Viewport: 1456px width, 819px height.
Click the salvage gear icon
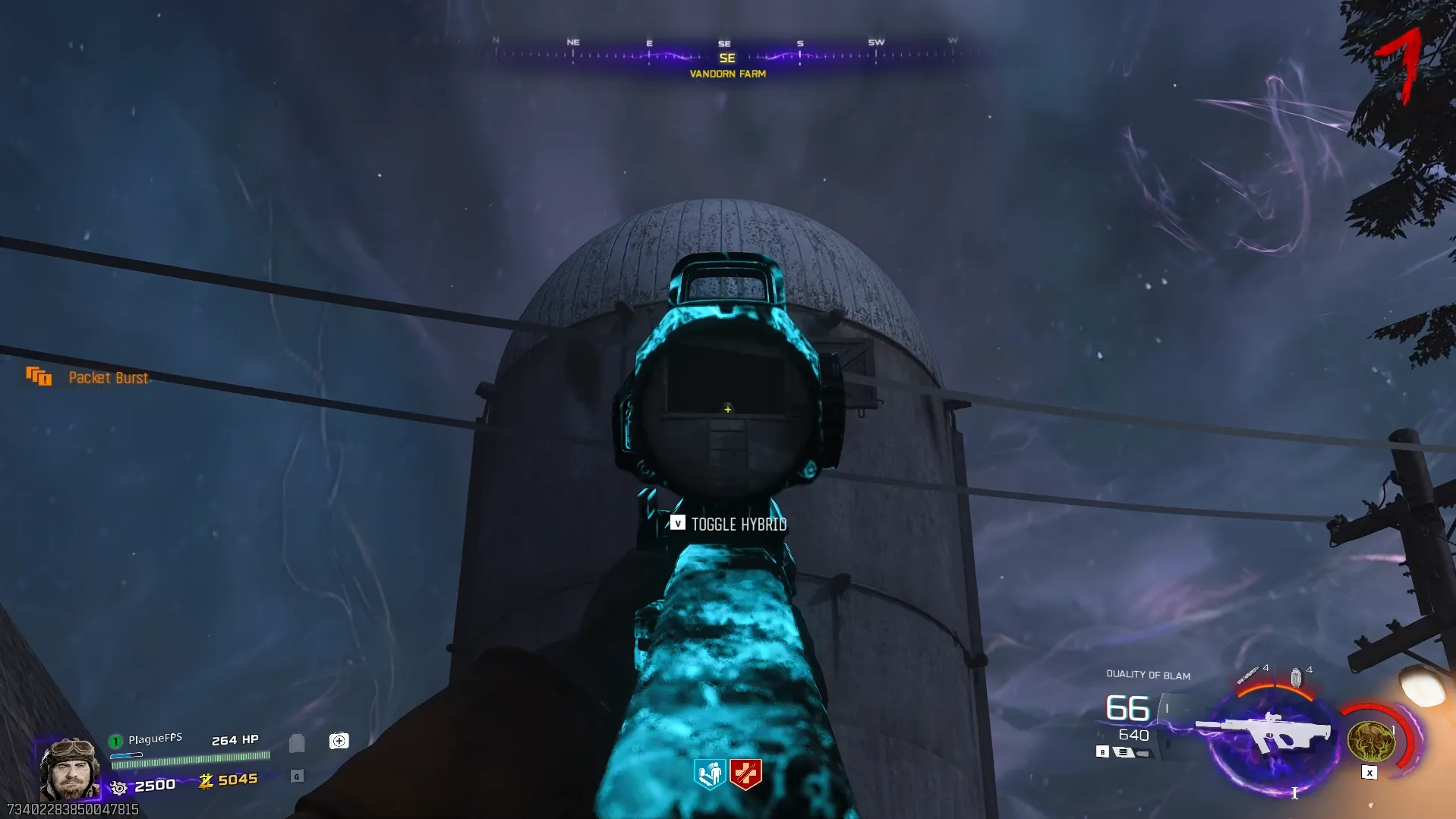pyautogui.click(x=119, y=787)
